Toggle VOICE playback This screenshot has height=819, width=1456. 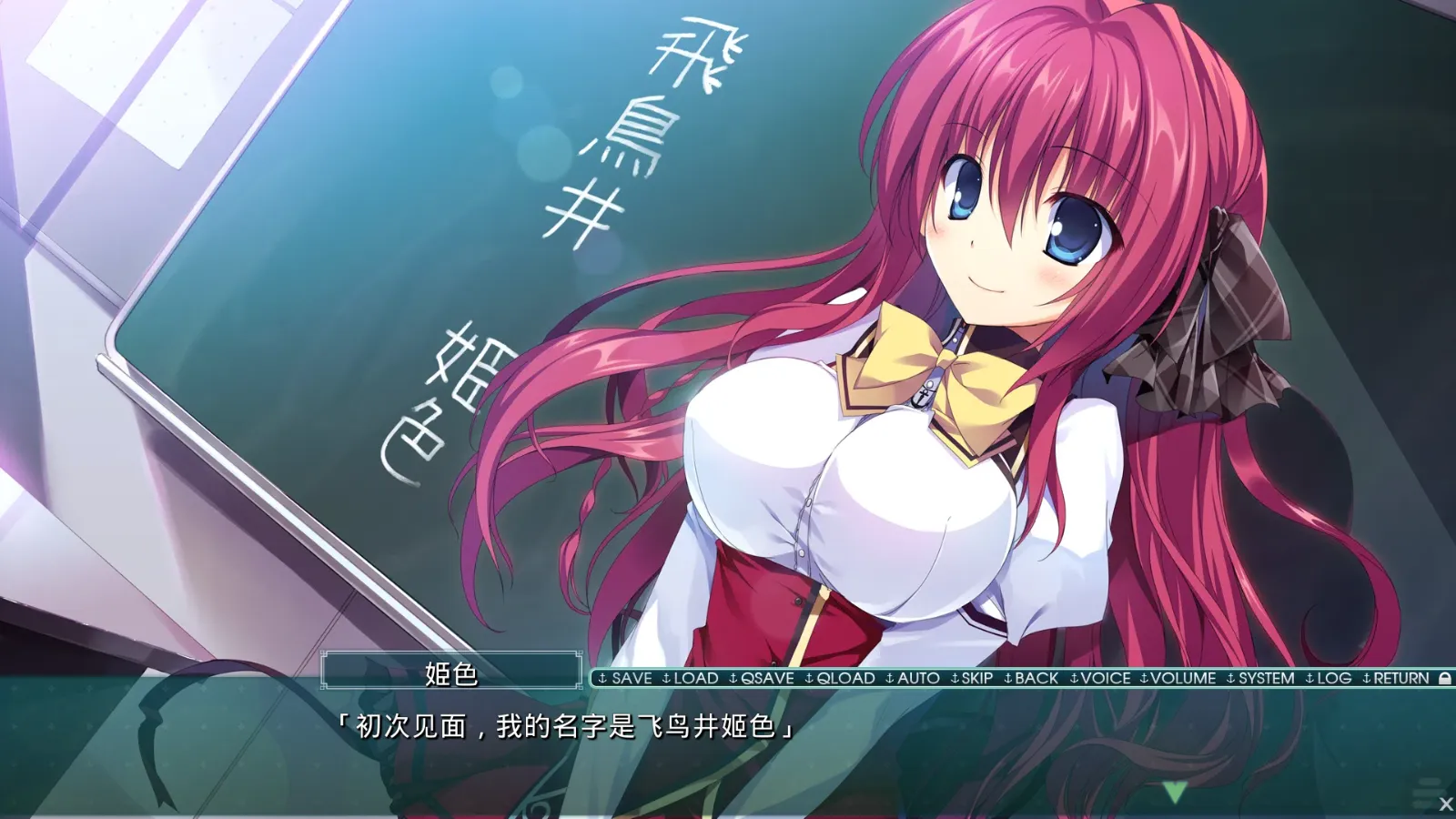tap(1107, 679)
